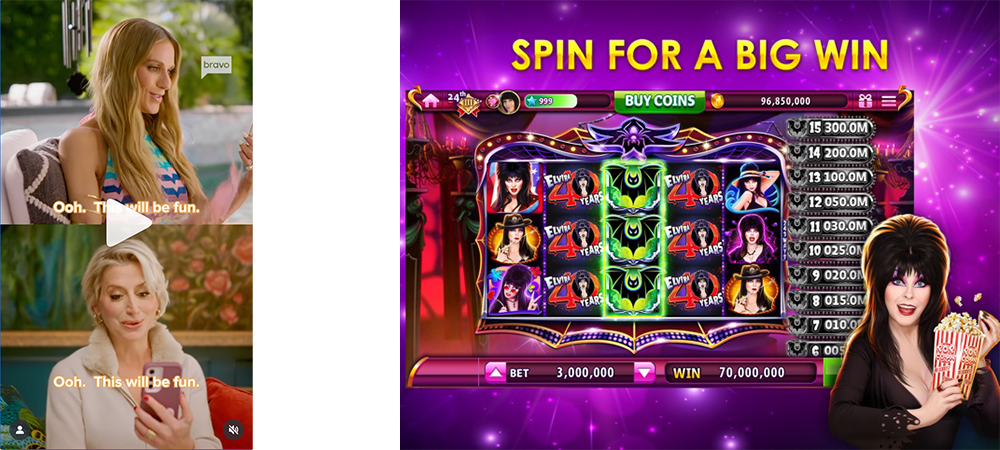Screen dimensions: 1000x450
Task: Open the player profile avatar
Action: coord(508,101)
